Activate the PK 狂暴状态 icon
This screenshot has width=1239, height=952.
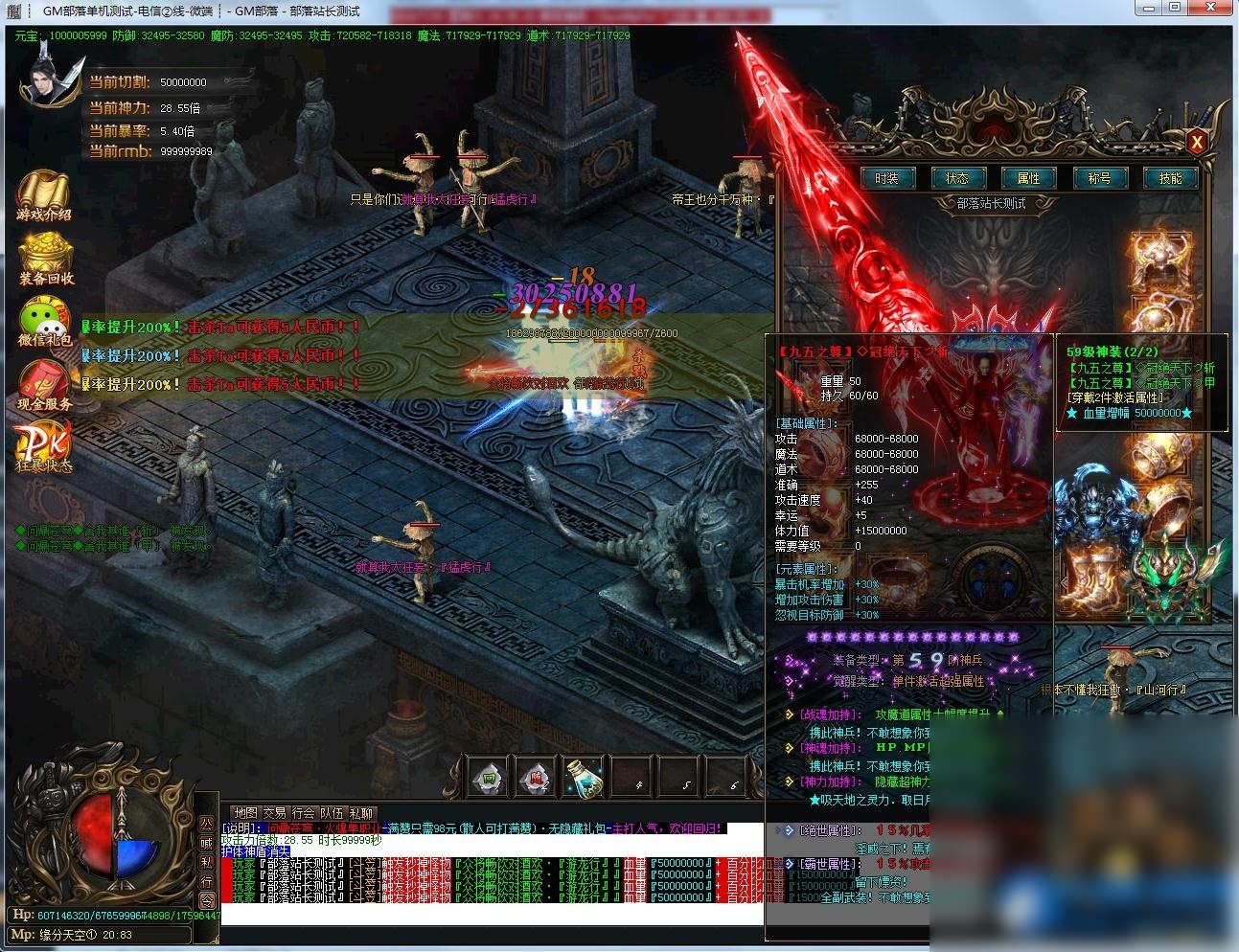[43, 446]
